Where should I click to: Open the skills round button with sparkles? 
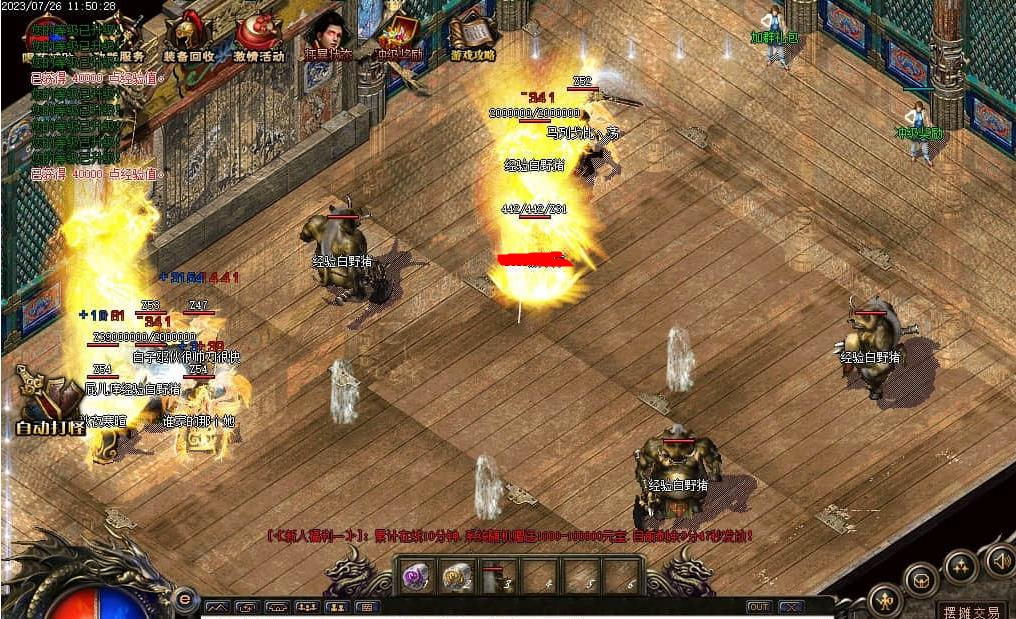(961, 566)
